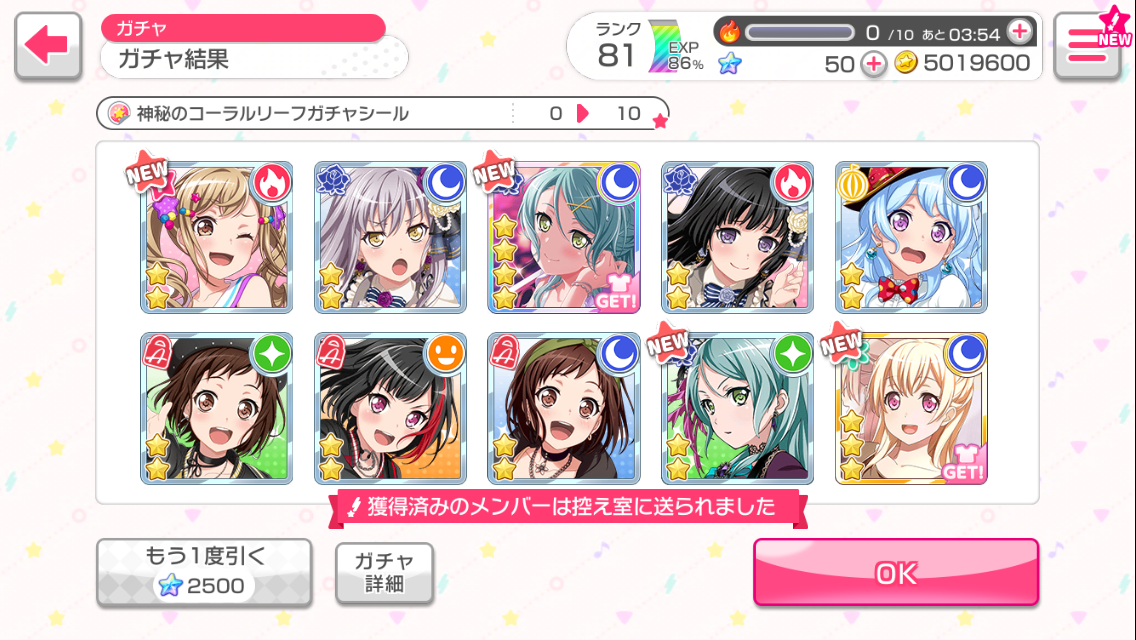Open the 神秘のコーラルリーフ gacha seal bar
The image size is (1136, 640).
tap(382, 114)
